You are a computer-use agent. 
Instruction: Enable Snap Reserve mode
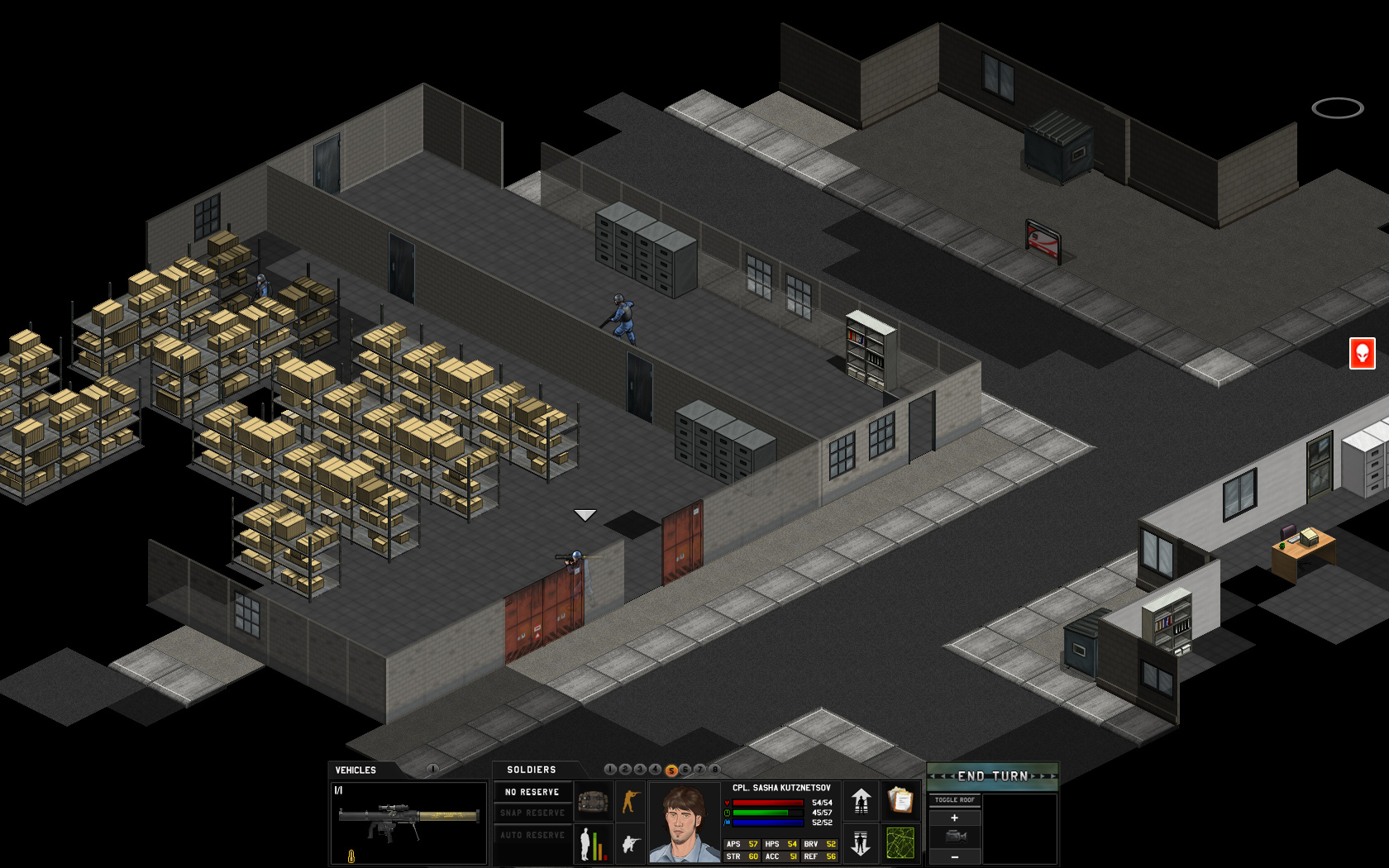point(531,812)
